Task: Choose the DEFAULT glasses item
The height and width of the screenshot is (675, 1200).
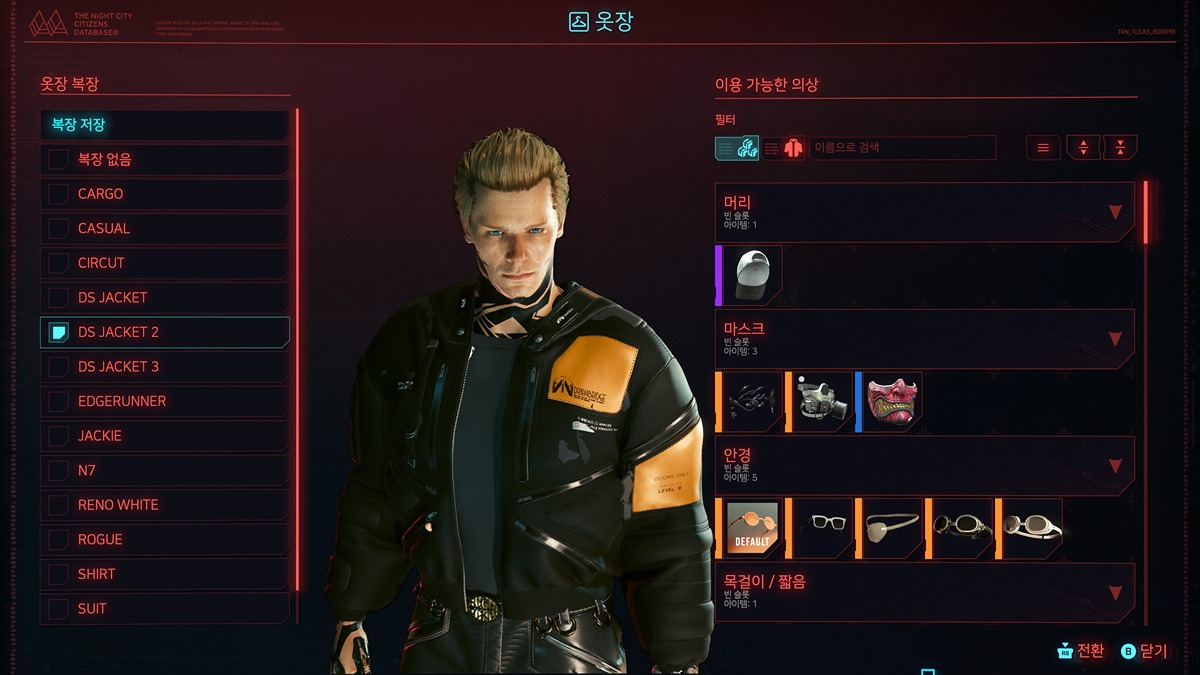Action: click(752, 529)
